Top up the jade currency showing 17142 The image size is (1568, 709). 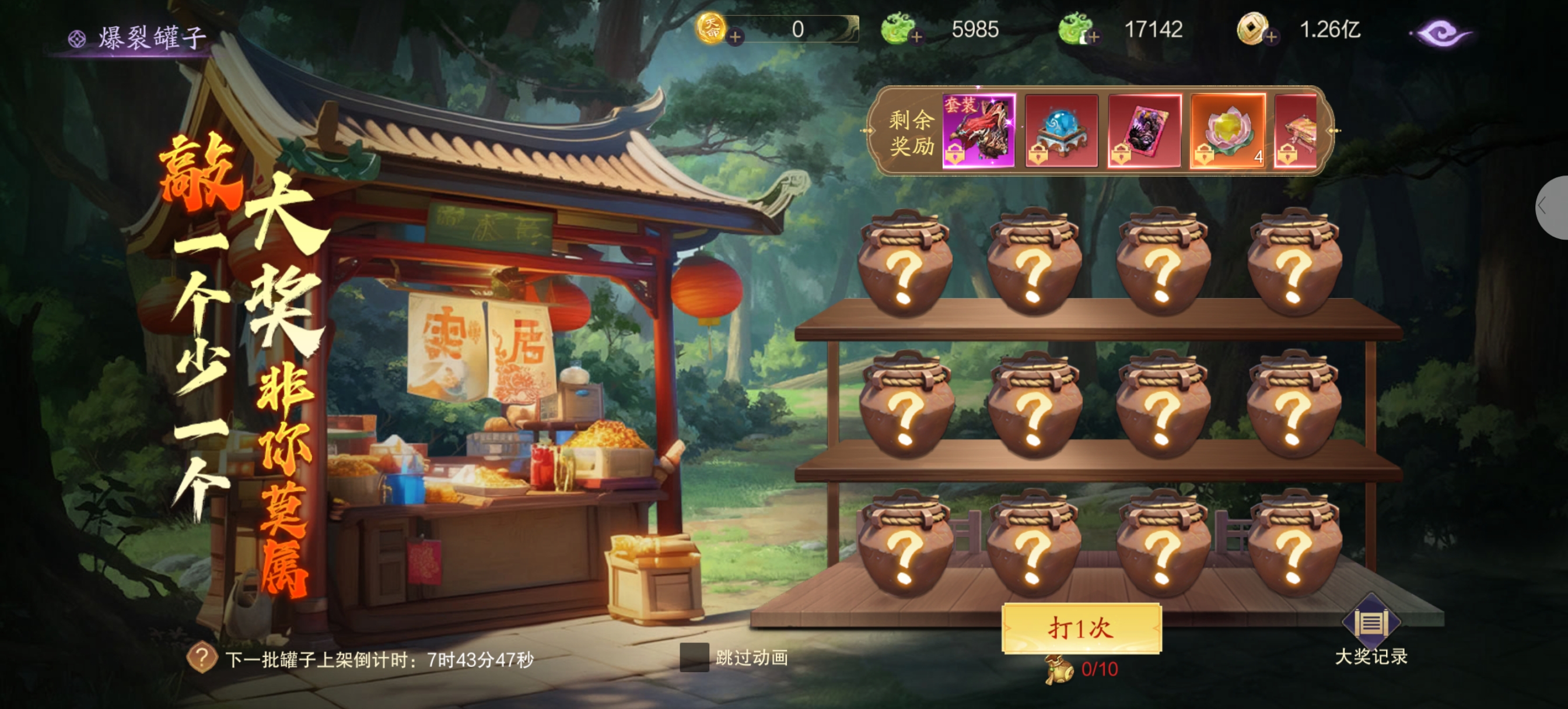1093,37
